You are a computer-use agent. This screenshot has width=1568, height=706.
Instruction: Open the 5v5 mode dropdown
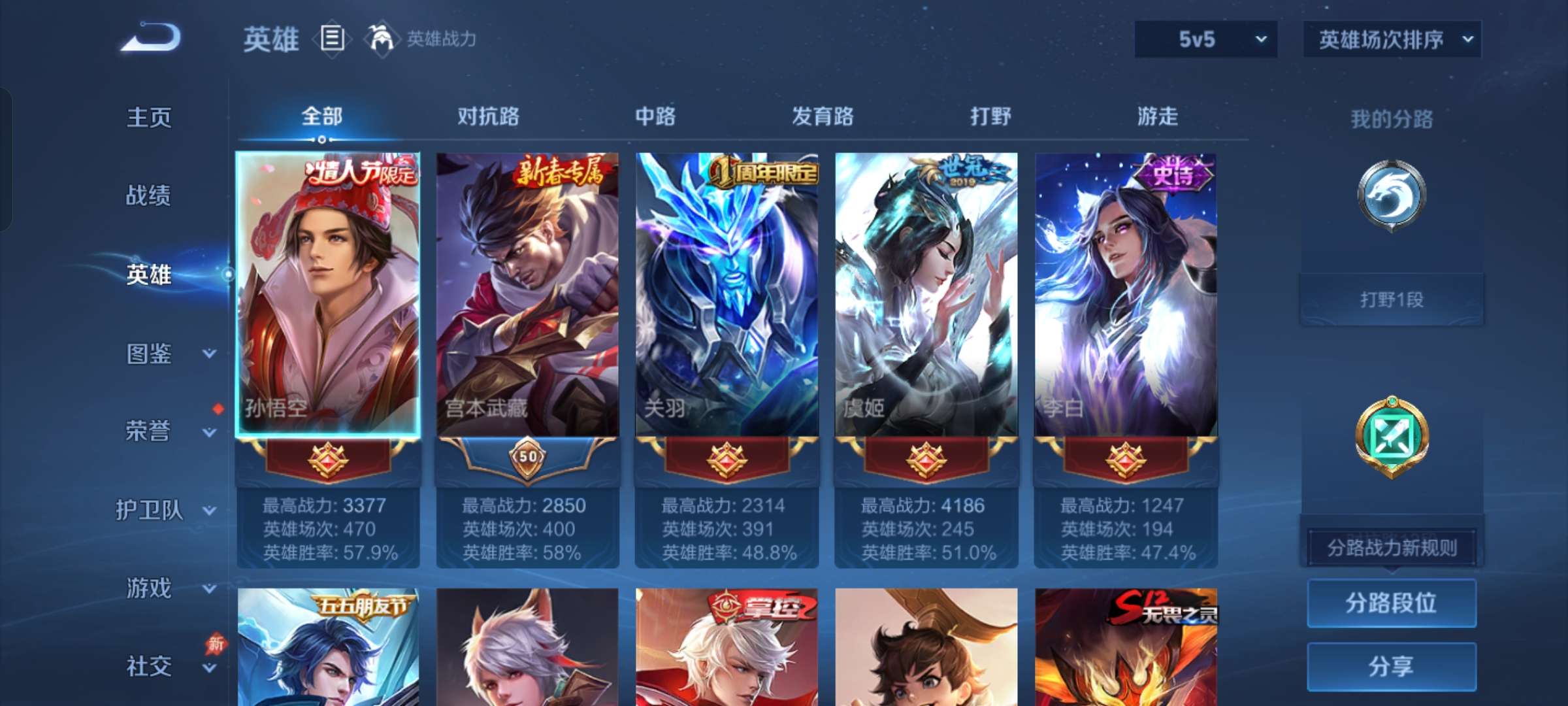coord(1205,39)
